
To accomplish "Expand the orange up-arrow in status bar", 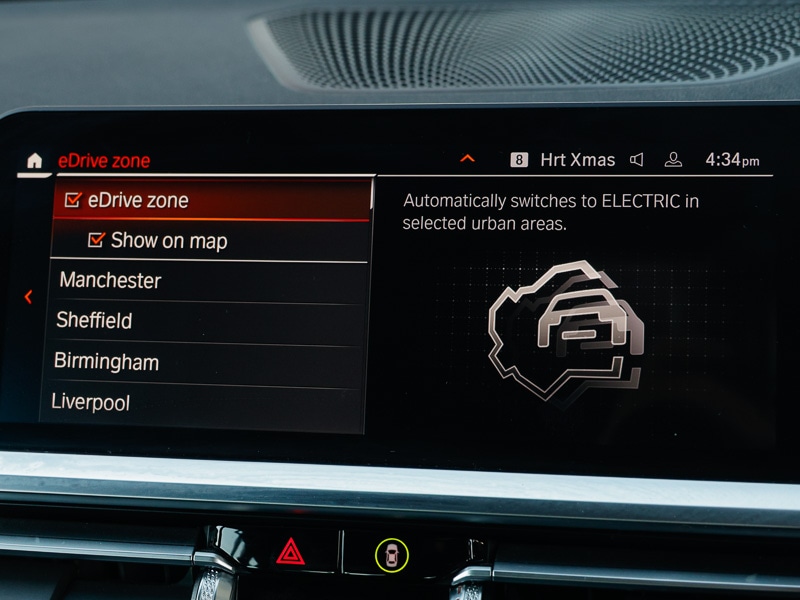I will pyautogui.click(x=467, y=159).
